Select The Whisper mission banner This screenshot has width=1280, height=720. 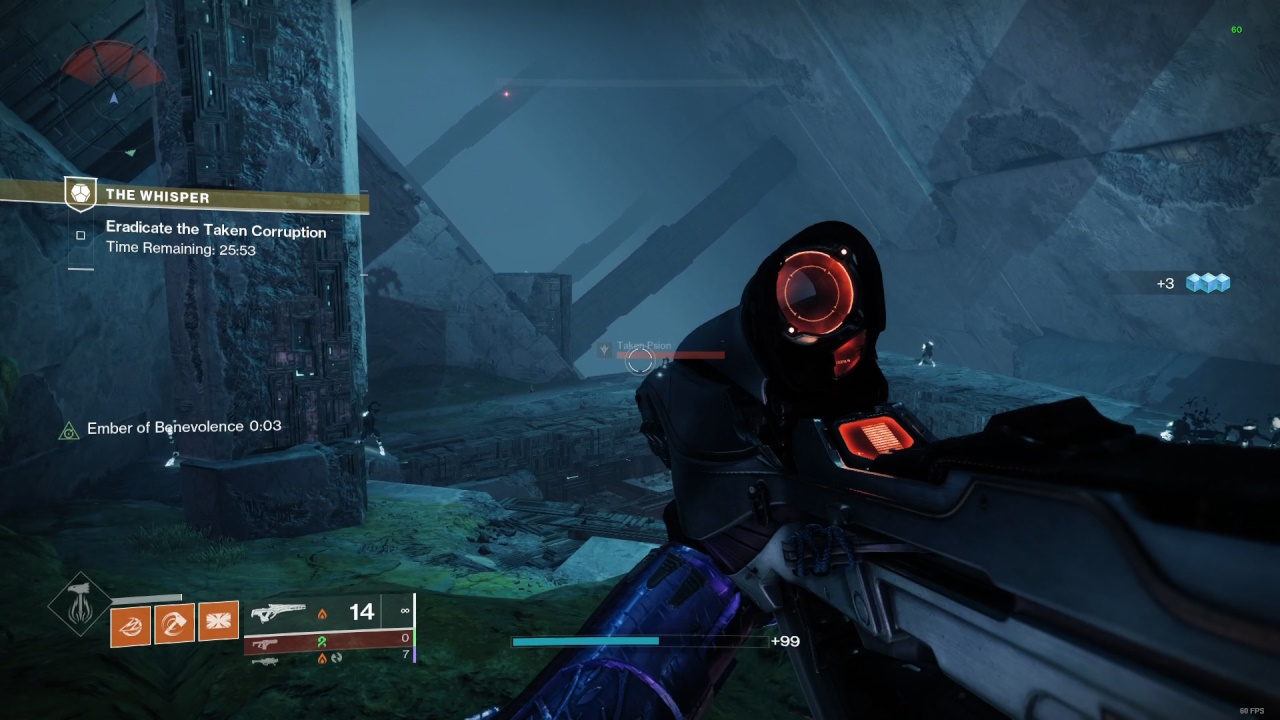pyautogui.click(x=185, y=197)
